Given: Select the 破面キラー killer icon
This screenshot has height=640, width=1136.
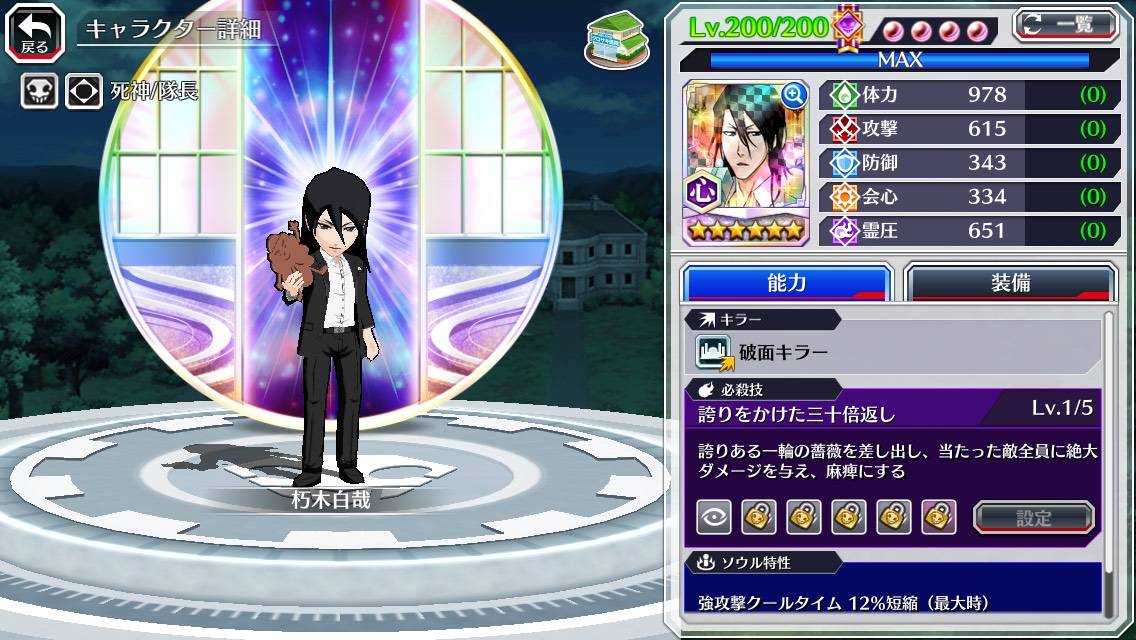Looking at the screenshot, I should (x=714, y=351).
